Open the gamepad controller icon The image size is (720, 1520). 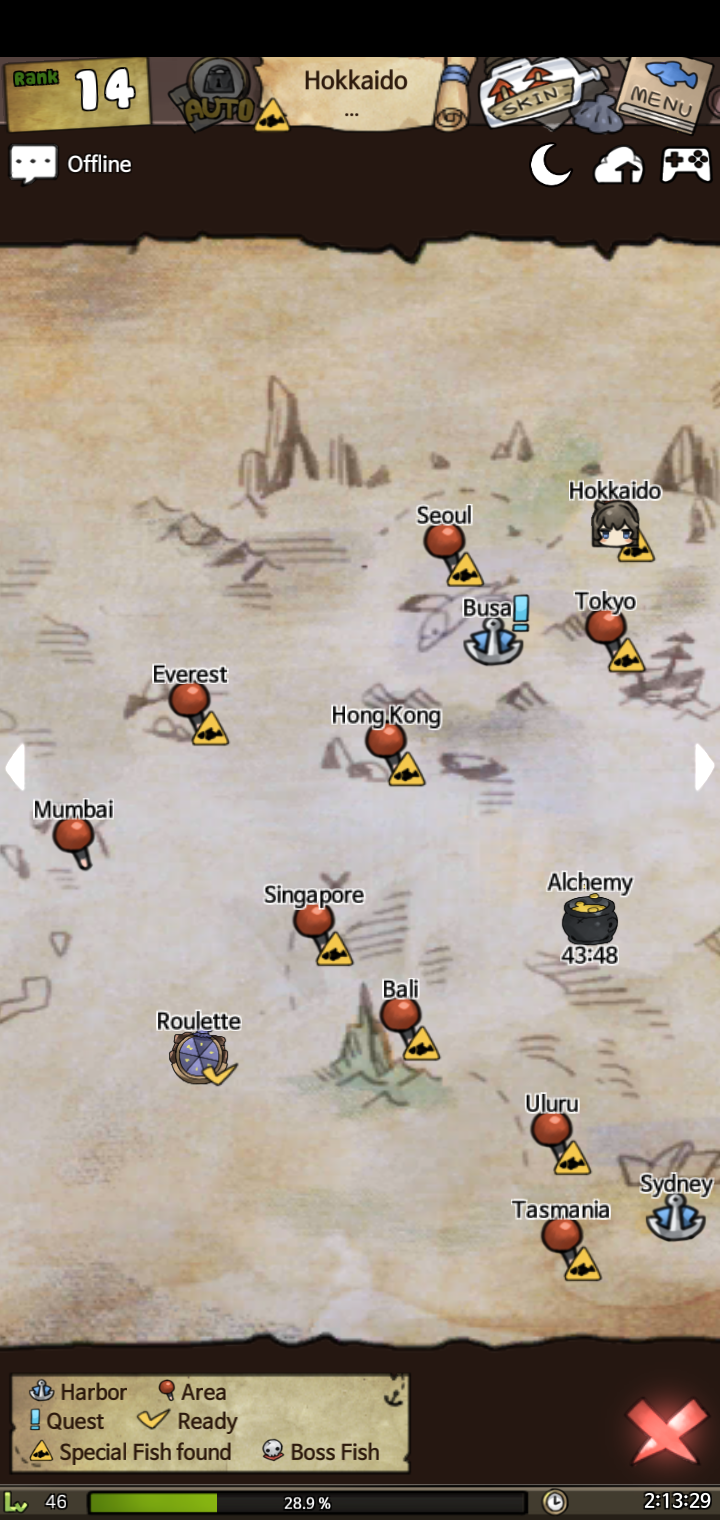(686, 165)
